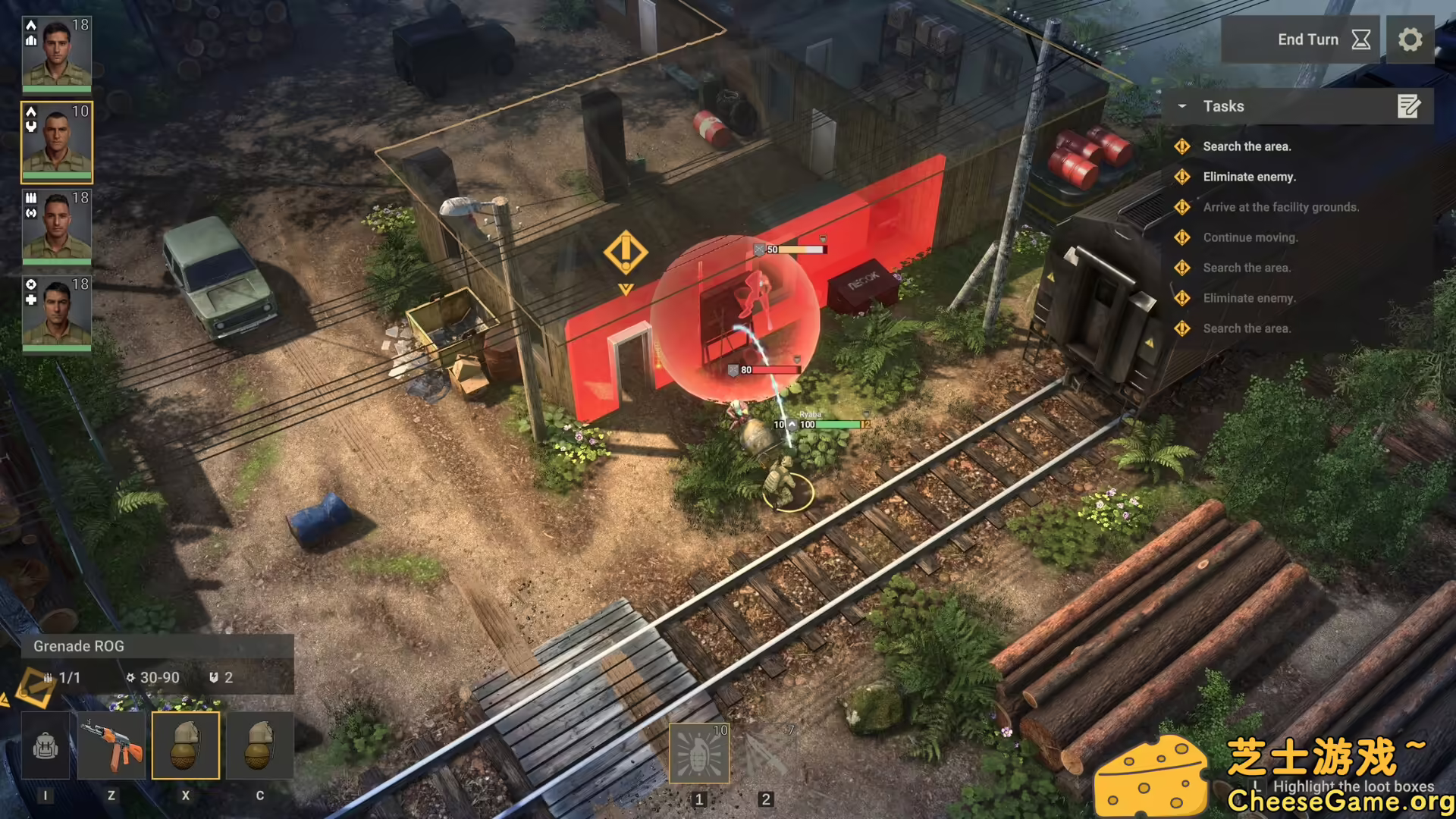Viewport: 1456px width, 819px height.
Task: Click the yellow warning marker above the enemy
Action: (x=625, y=250)
